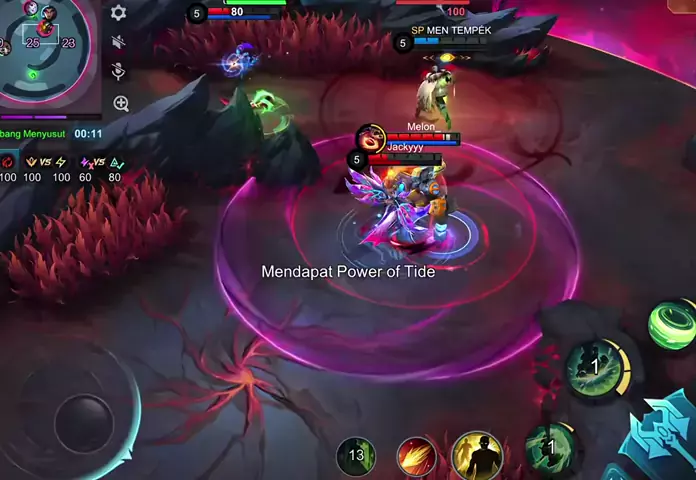Activate the red flaming slash spell
This screenshot has height=480, width=696.
416,456
